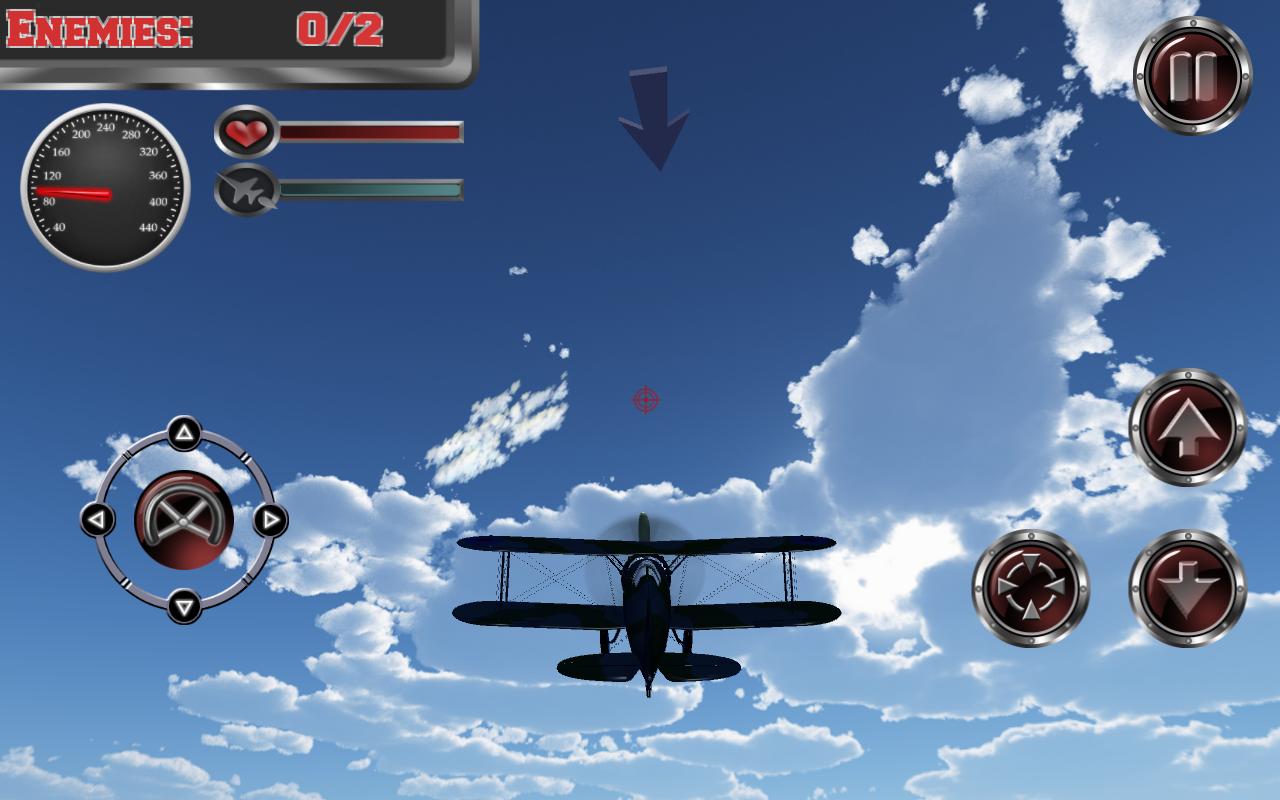Tap the red health progress bar

click(370, 130)
